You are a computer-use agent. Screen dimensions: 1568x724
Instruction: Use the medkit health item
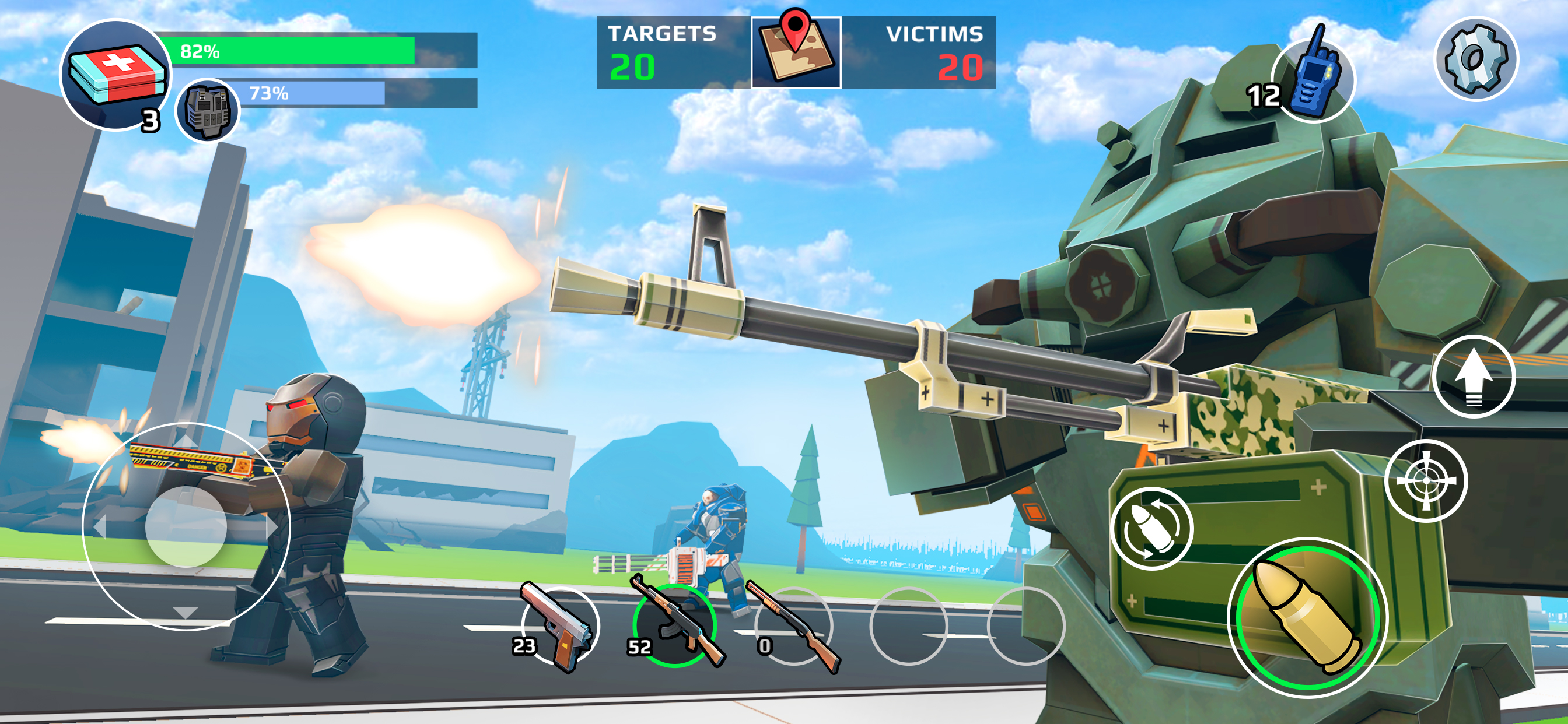[116, 75]
